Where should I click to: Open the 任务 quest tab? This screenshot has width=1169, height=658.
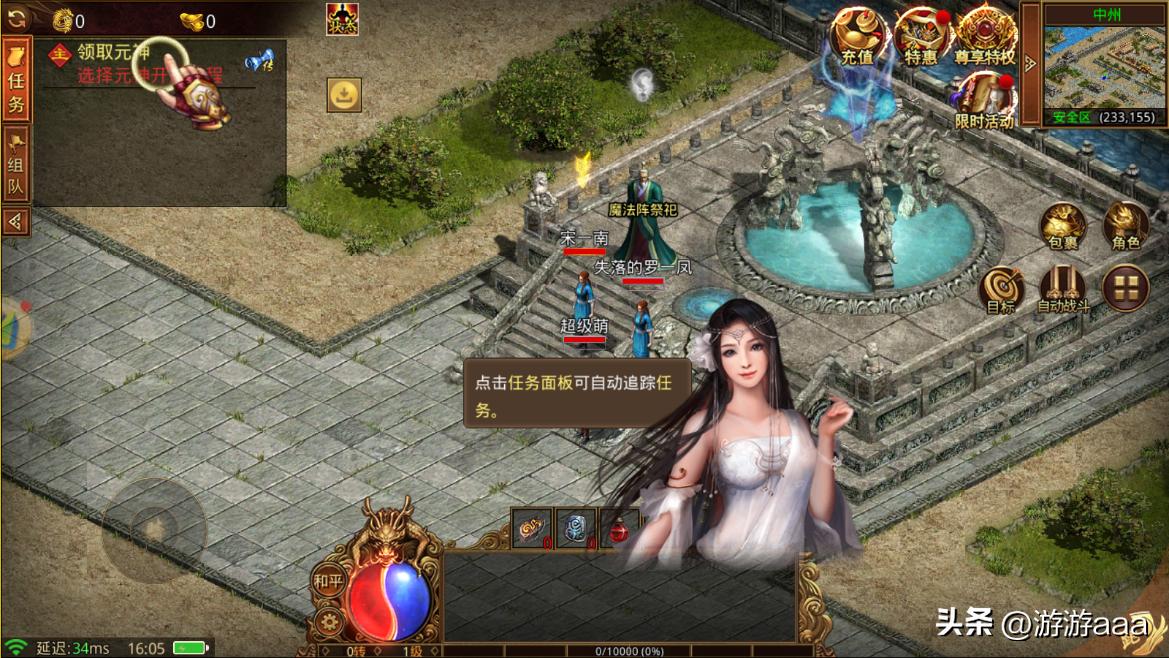click(x=16, y=80)
